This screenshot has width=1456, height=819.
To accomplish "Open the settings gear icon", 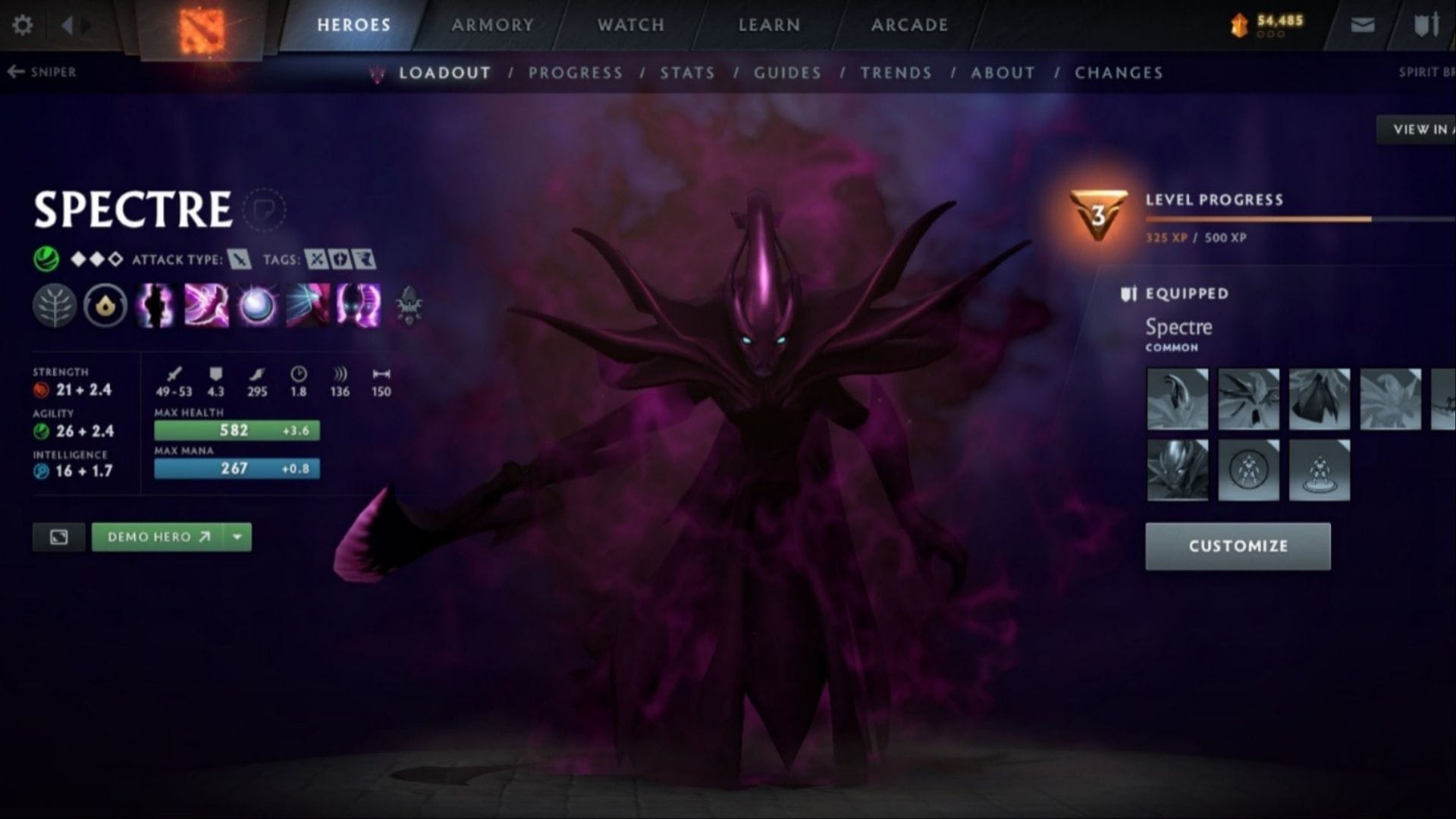I will click(x=23, y=25).
